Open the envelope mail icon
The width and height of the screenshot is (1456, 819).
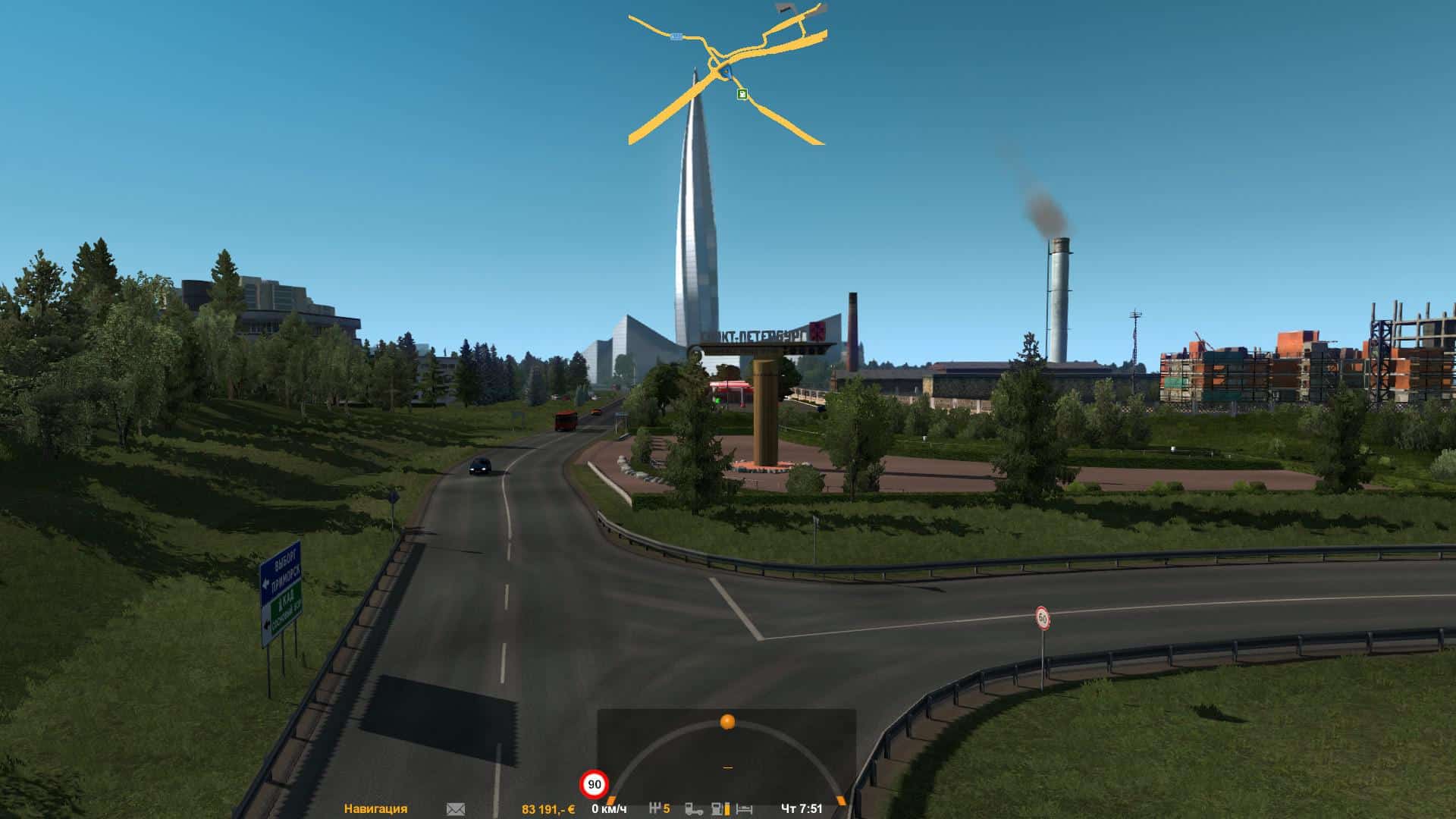point(456,809)
